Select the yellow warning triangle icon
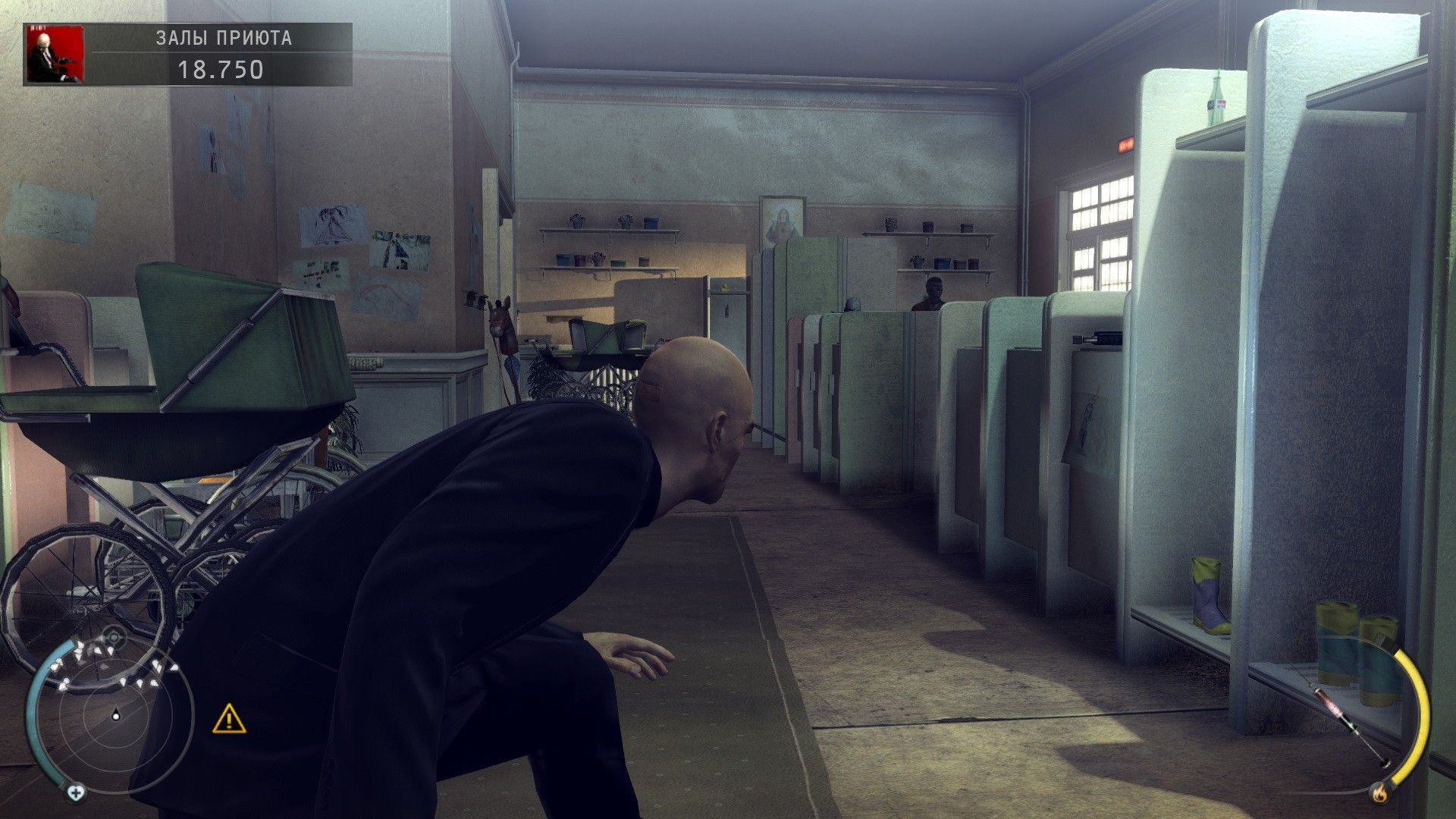 pyautogui.click(x=229, y=718)
